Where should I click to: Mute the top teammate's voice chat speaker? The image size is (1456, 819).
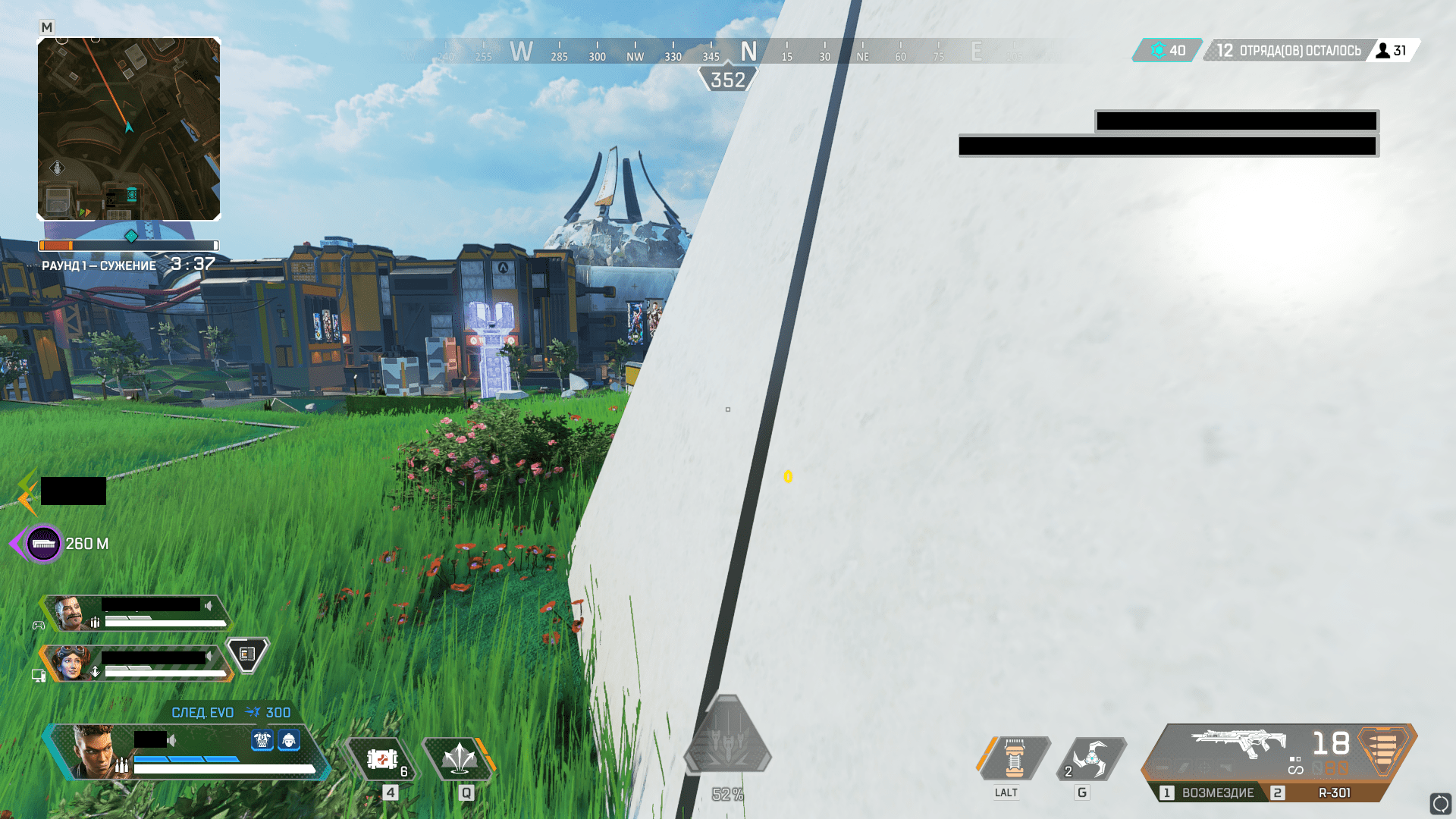click(207, 605)
